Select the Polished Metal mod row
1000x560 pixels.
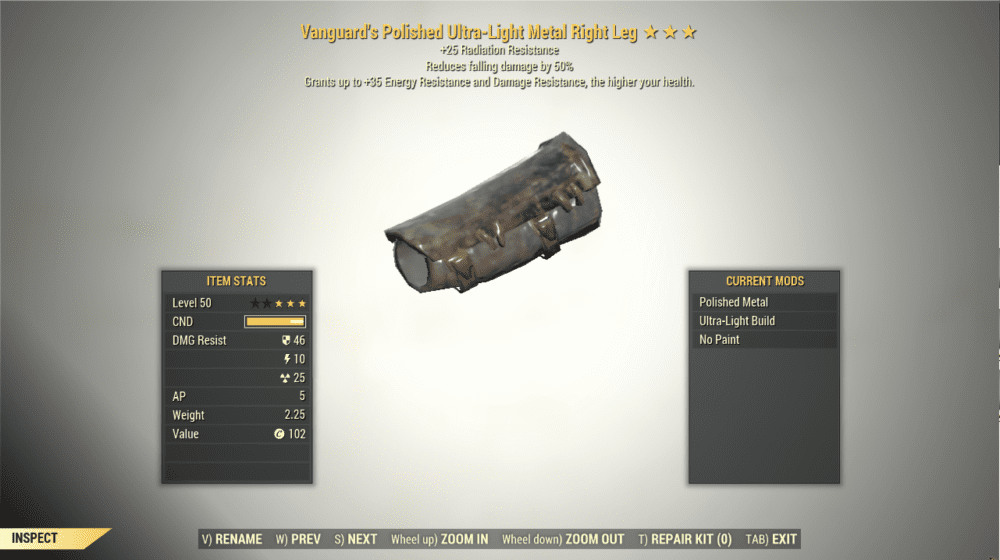coord(763,302)
